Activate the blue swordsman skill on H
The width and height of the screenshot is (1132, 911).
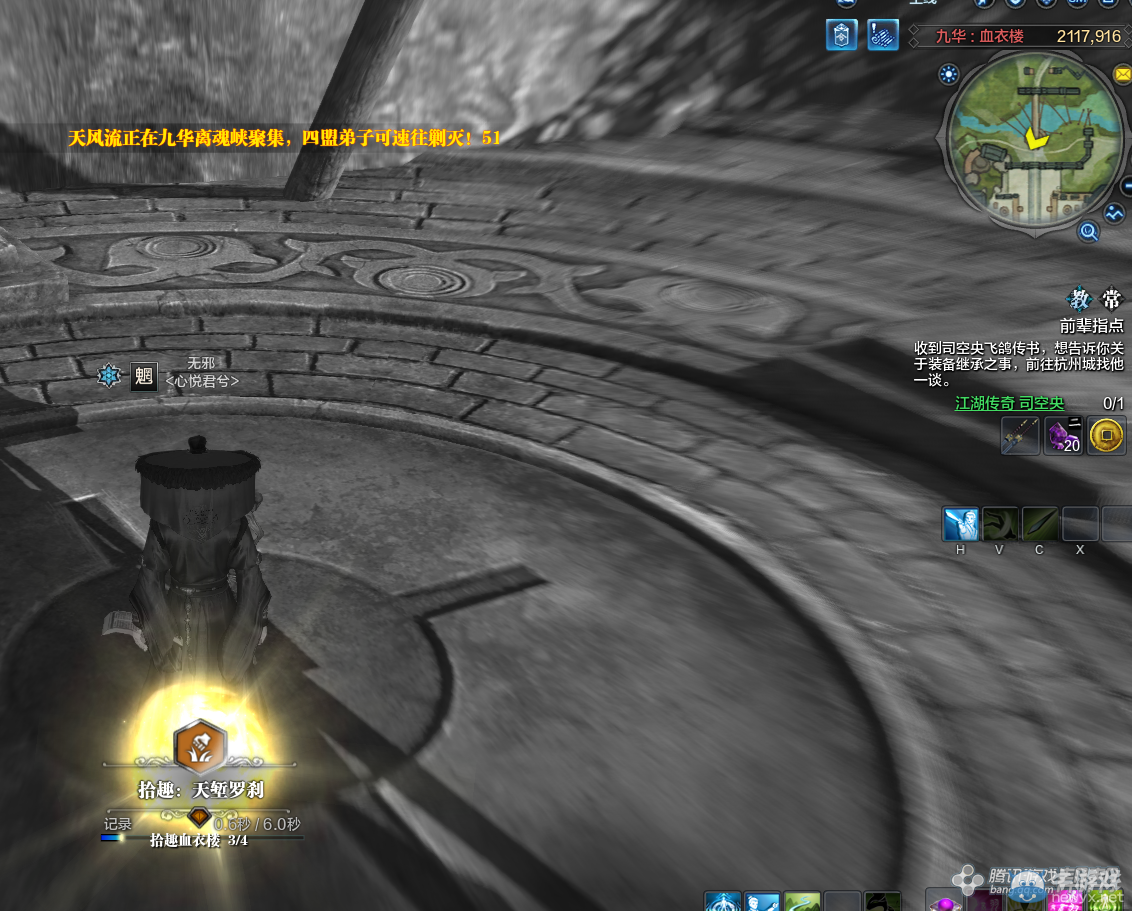(x=960, y=524)
